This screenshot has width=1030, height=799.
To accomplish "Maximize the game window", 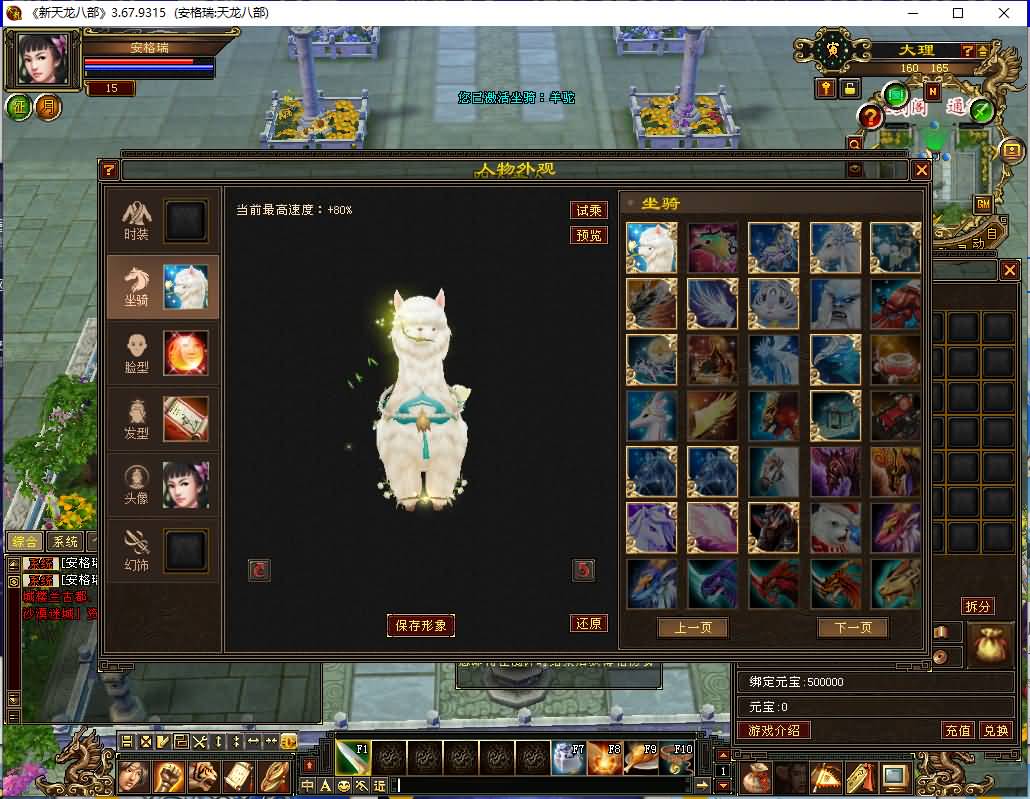I will 958,13.
